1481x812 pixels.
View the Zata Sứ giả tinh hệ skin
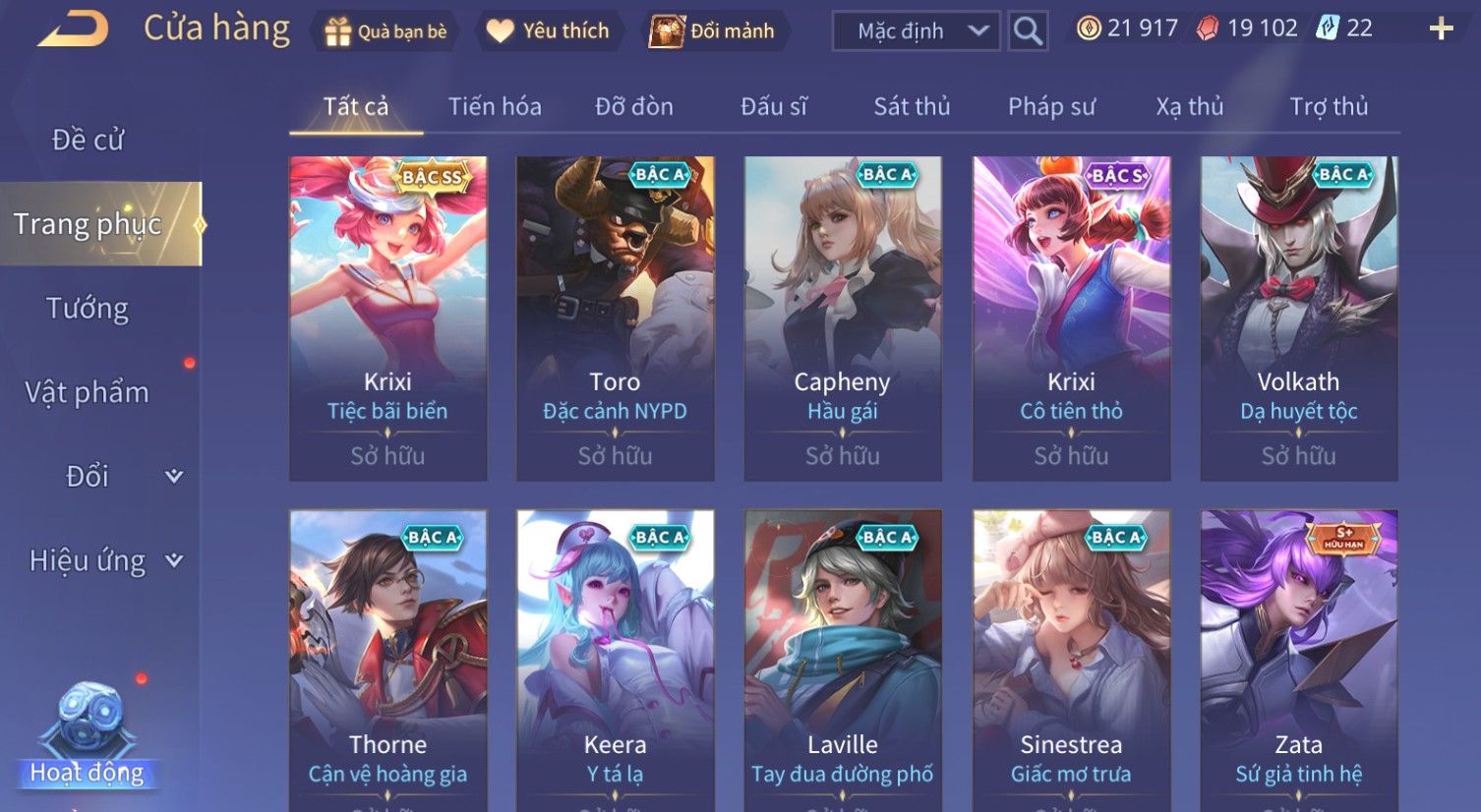[x=1298, y=659]
